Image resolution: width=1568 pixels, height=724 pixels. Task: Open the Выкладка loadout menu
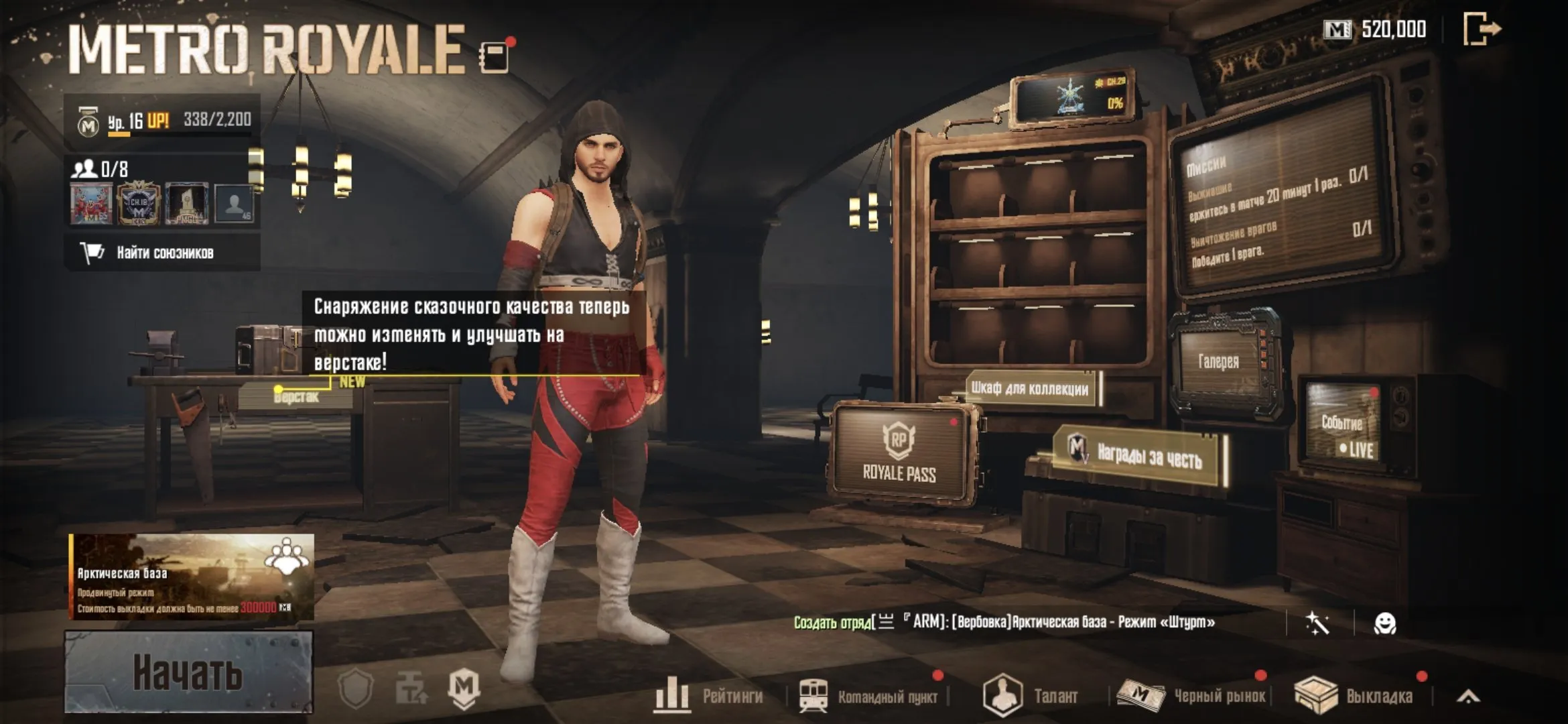(1354, 696)
